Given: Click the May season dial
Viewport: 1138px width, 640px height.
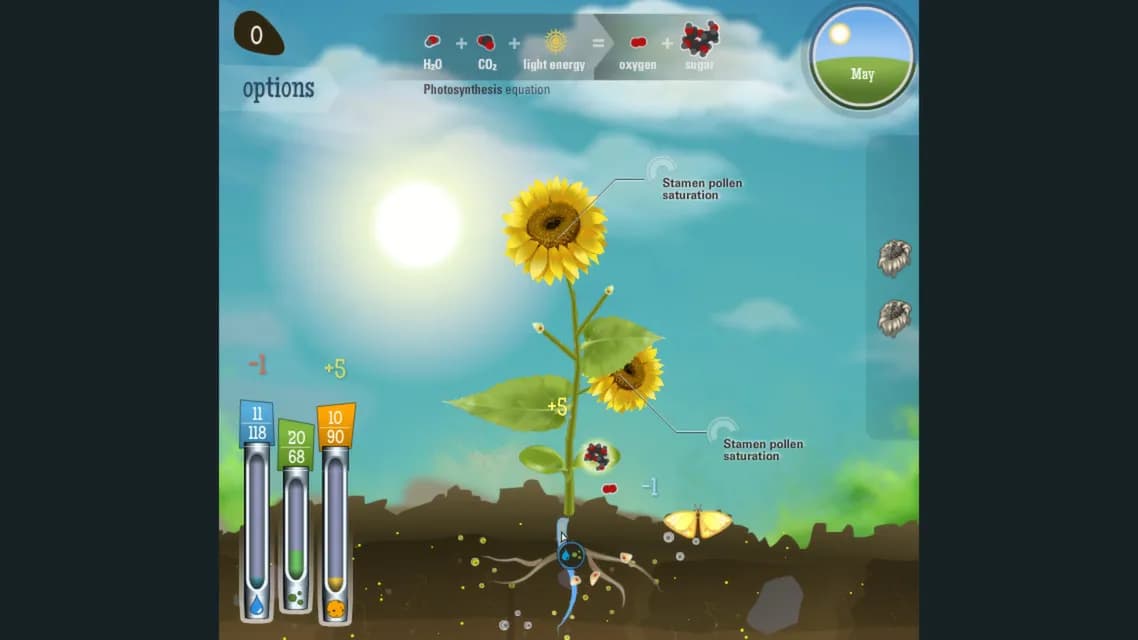Looking at the screenshot, I should point(861,56).
